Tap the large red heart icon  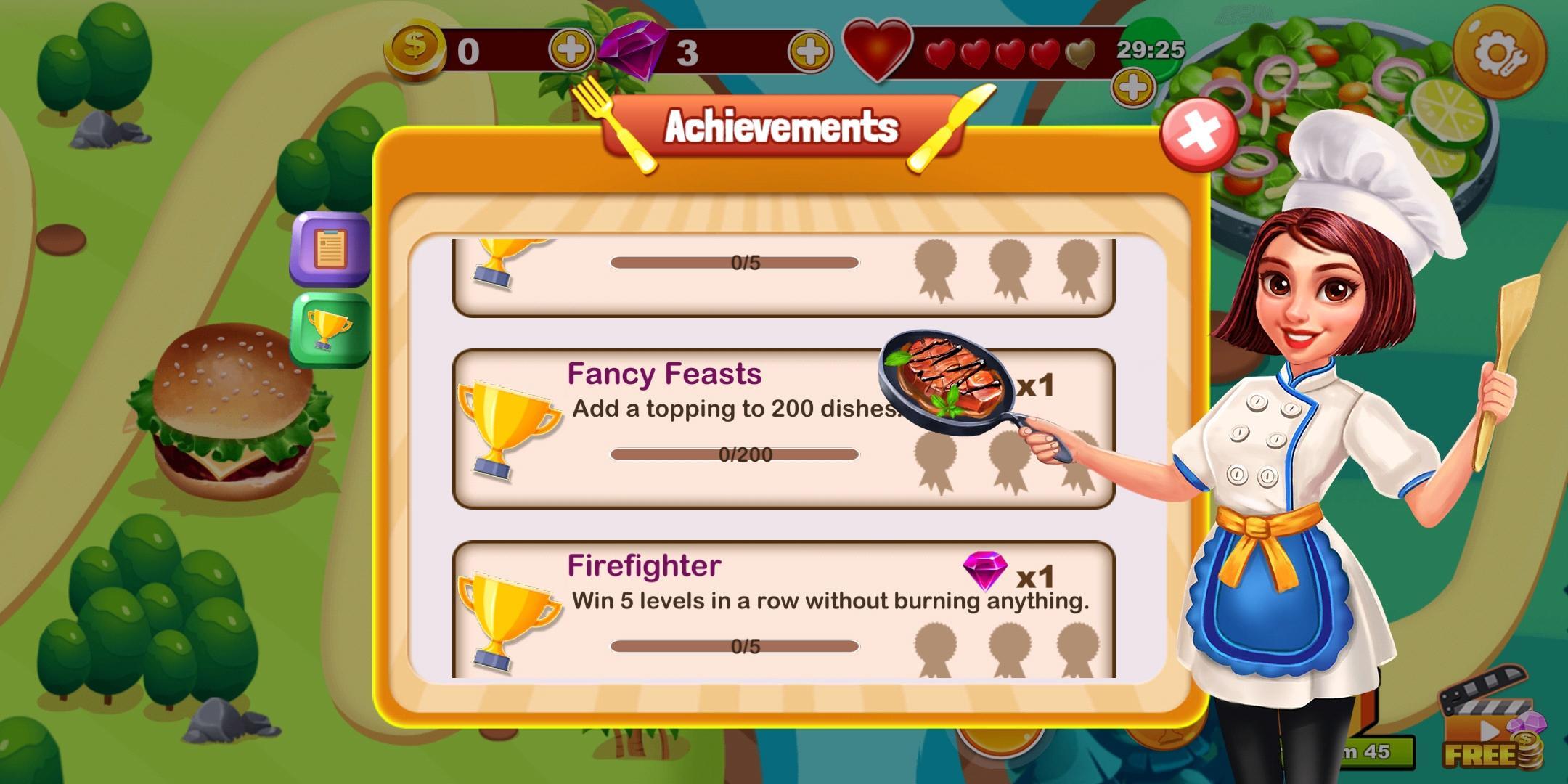click(x=876, y=51)
